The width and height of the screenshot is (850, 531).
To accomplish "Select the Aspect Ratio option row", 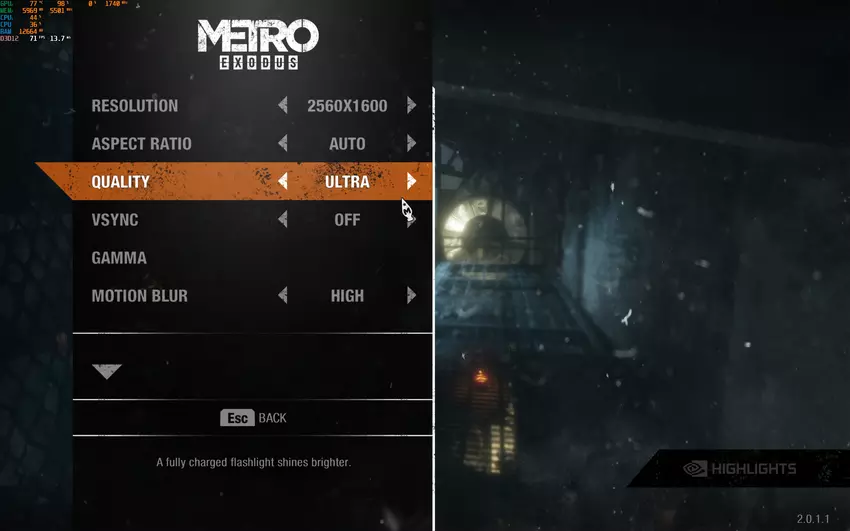I will click(141, 144).
